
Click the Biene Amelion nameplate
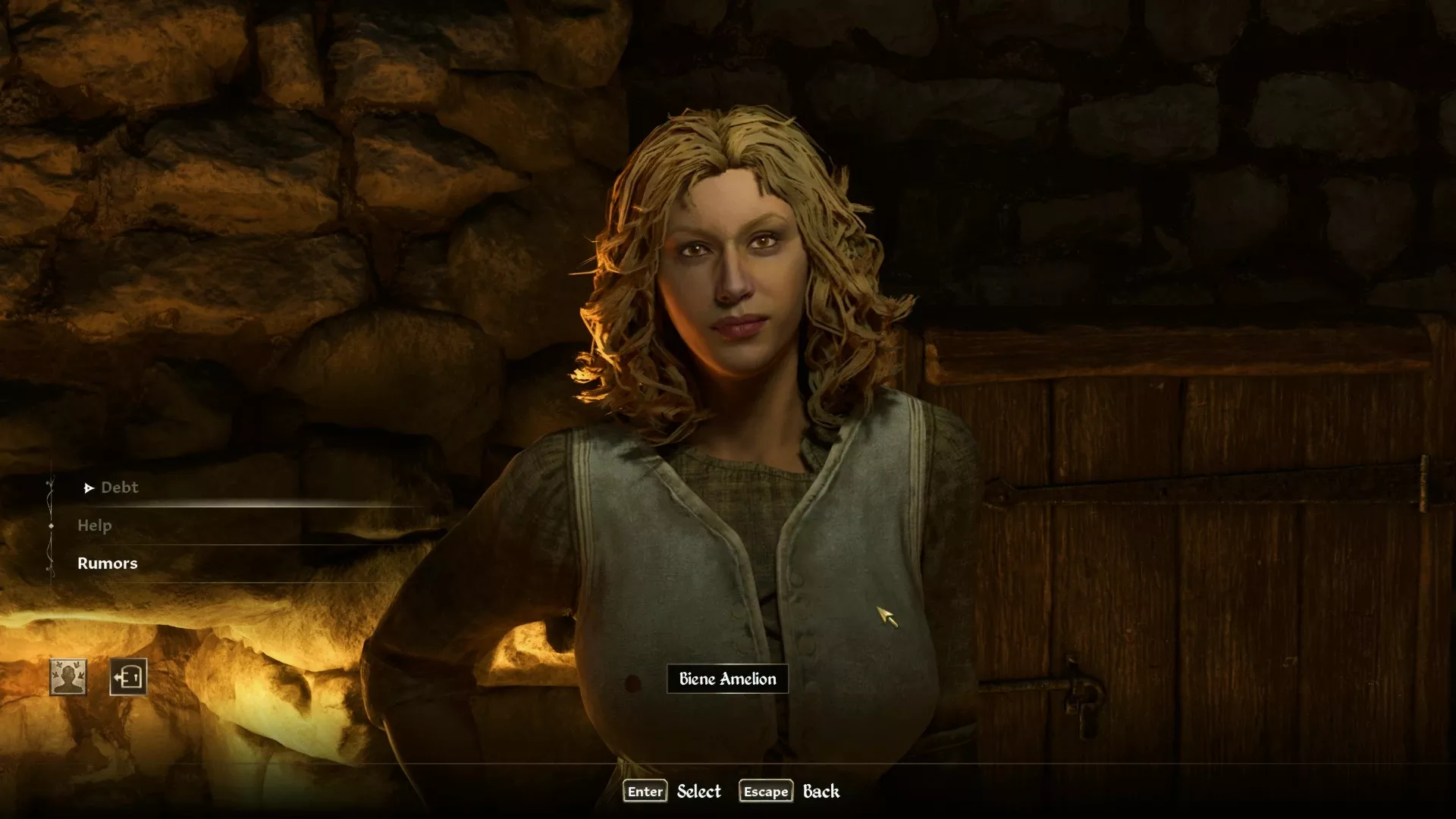727,679
